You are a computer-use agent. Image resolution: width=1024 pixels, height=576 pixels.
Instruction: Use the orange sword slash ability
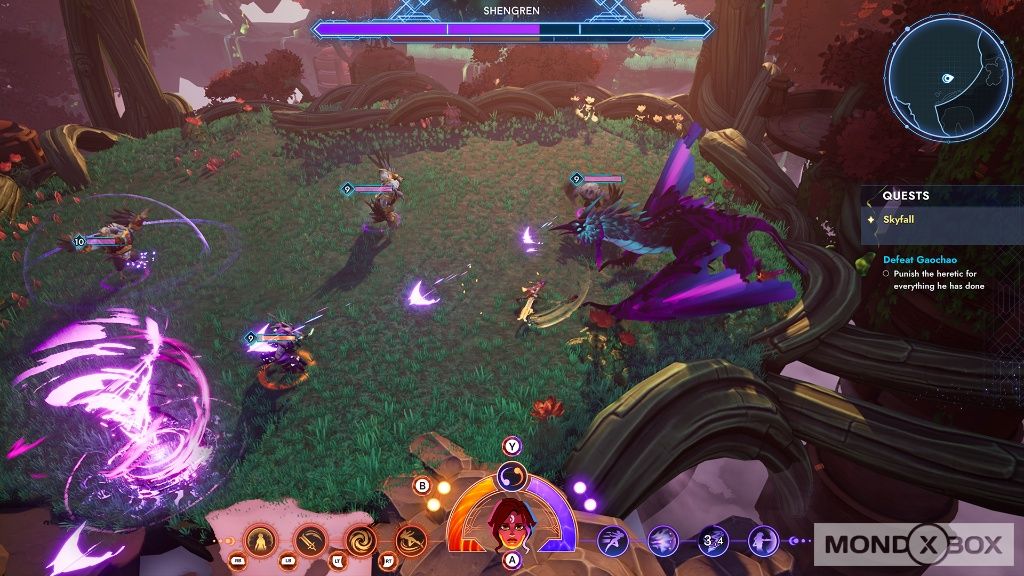311,541
